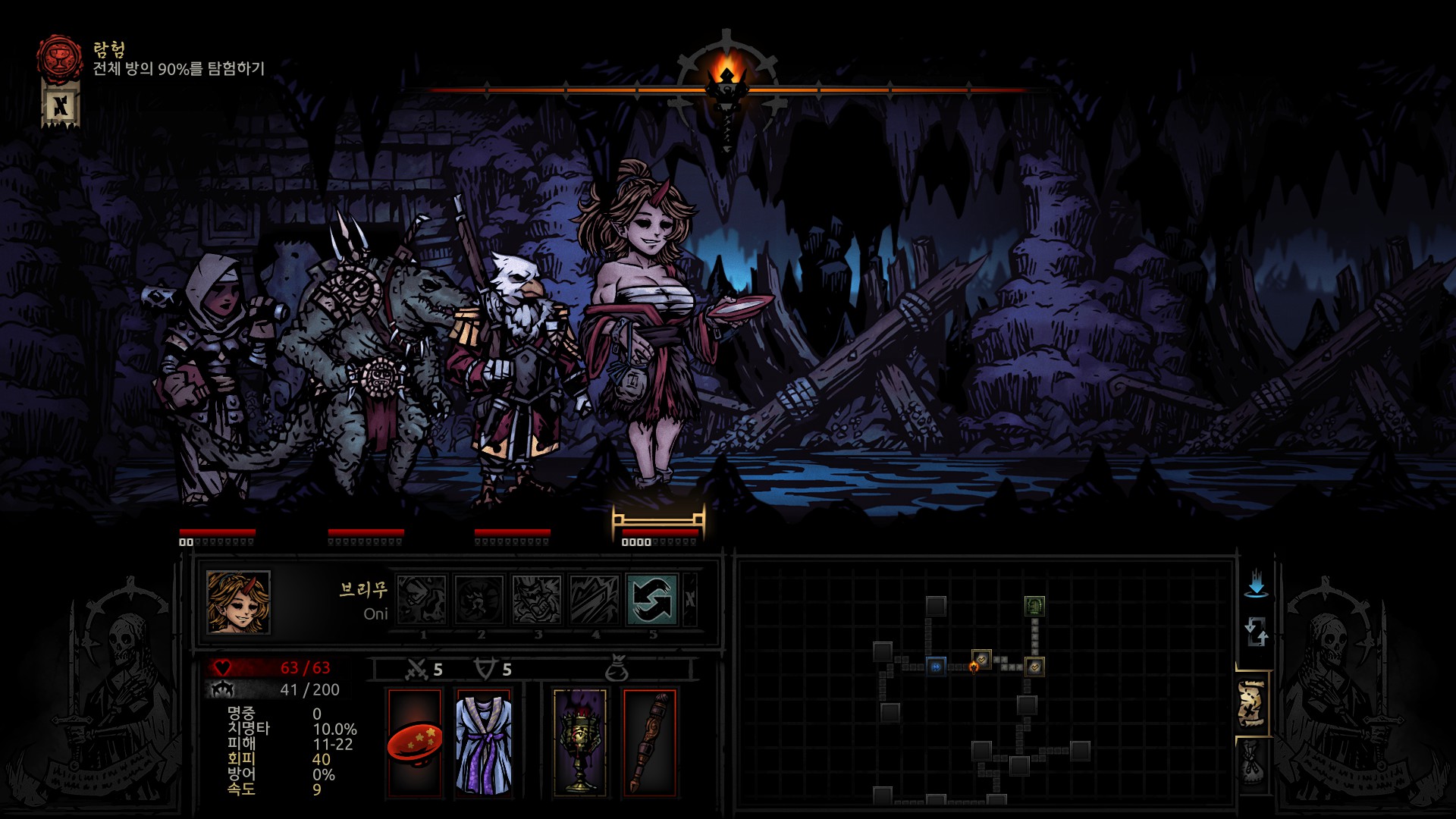Click the grey cycling arrows icon
The height and width of the screenshot is (819, 1456).
point(1256,631)
